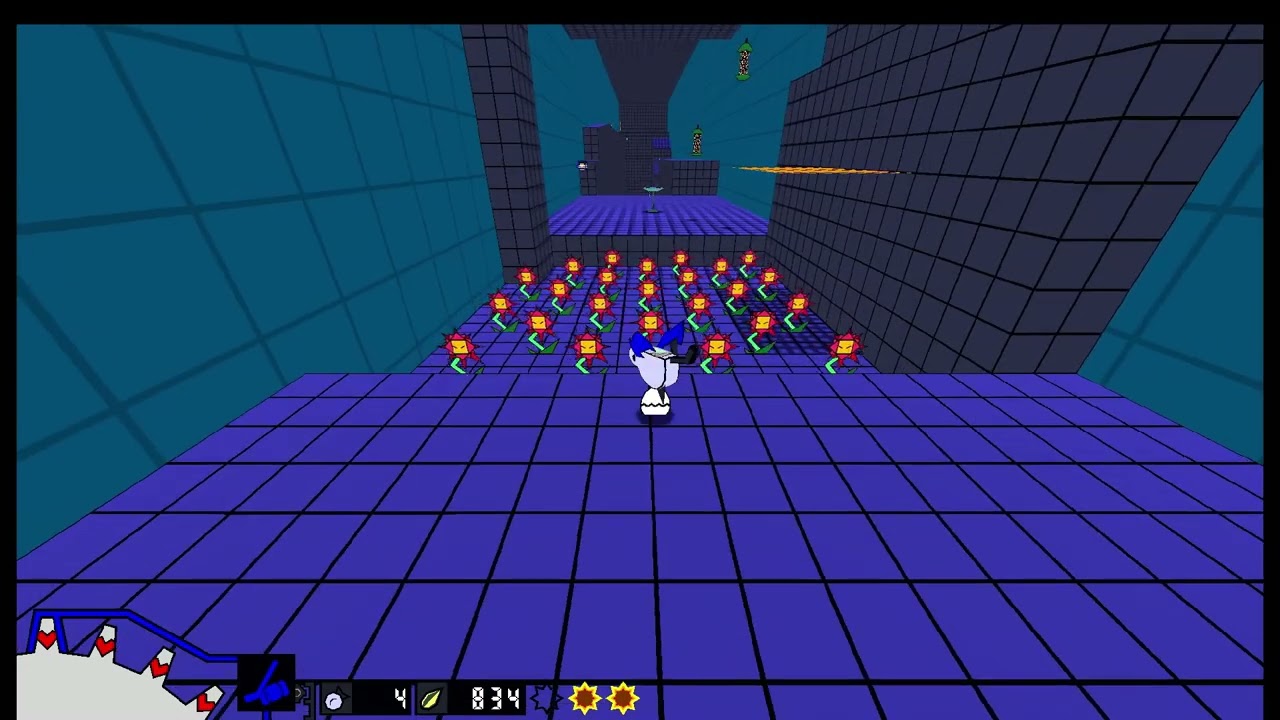Click the snowball ammo icon
1280x720 pixels.
point(333,699)
